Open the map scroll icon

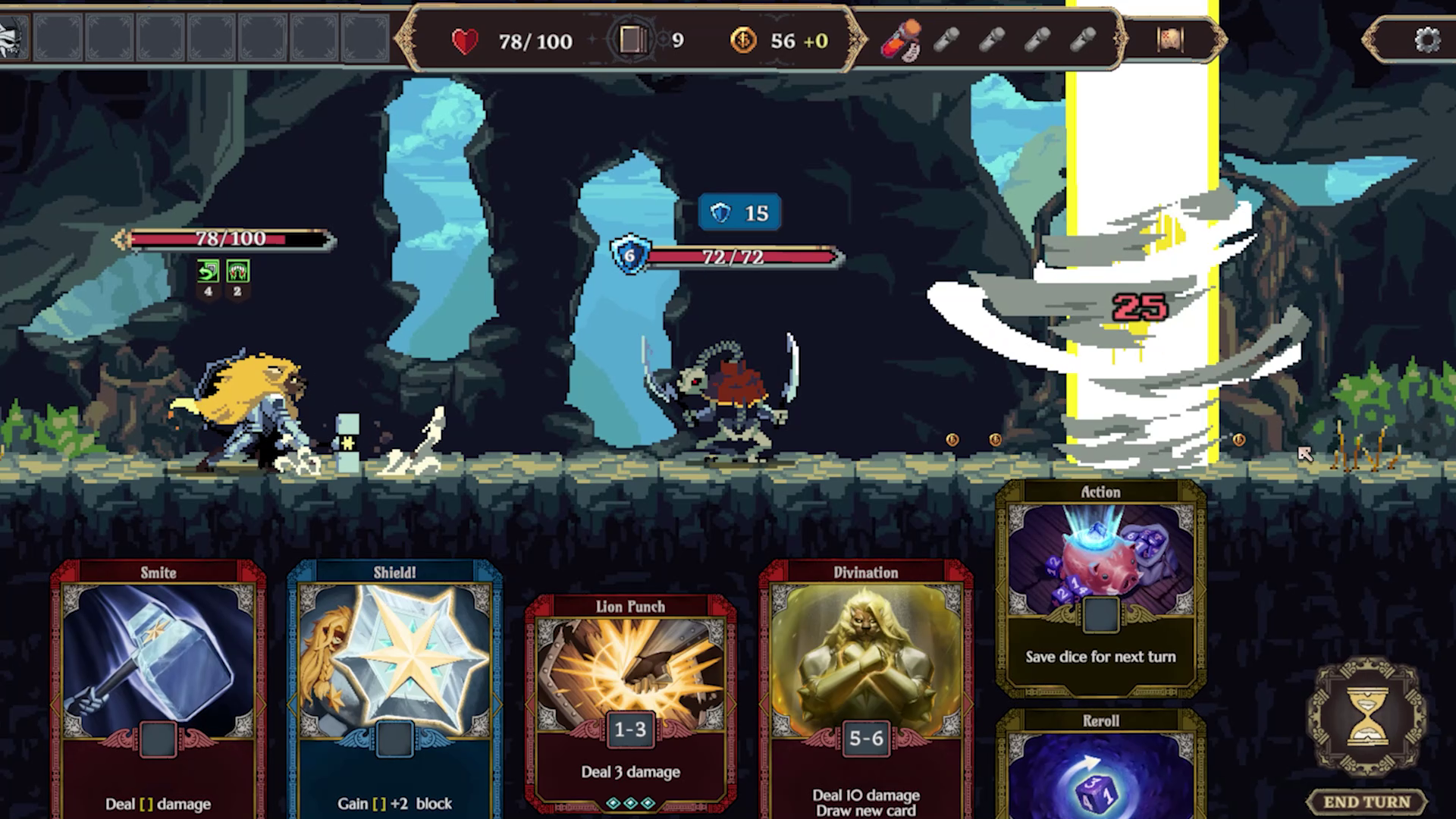click(1170, 40)
